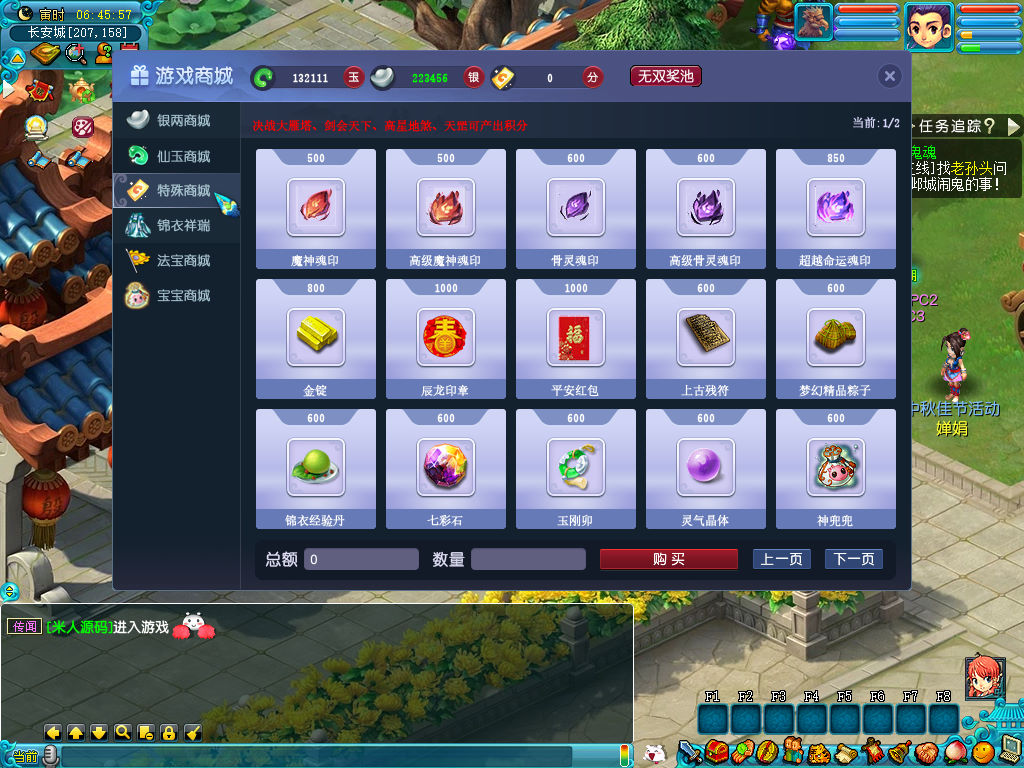Select the 灵气晶体 purple orb item
The height and width of the screenshot is (768, 1024).
point(706,468)
